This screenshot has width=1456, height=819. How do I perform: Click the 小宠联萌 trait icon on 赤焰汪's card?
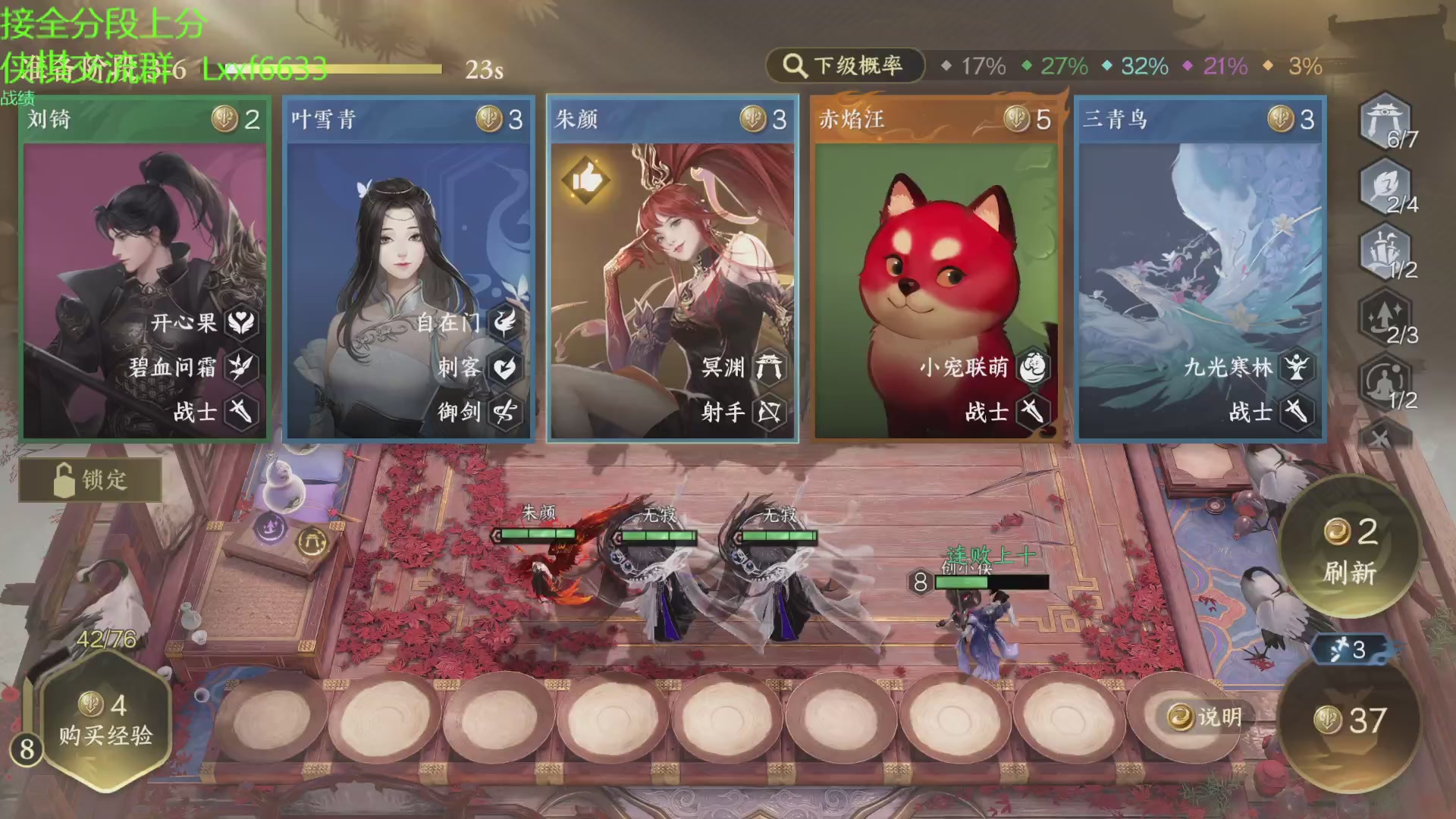(1034, 367)
